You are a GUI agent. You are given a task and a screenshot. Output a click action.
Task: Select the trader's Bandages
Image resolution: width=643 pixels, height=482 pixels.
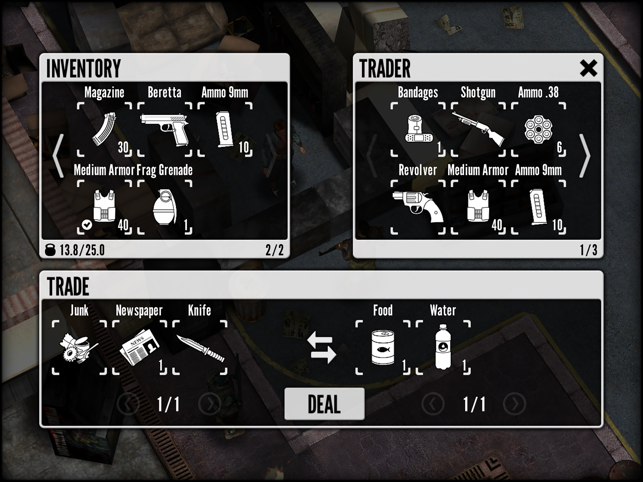[418, 128]
